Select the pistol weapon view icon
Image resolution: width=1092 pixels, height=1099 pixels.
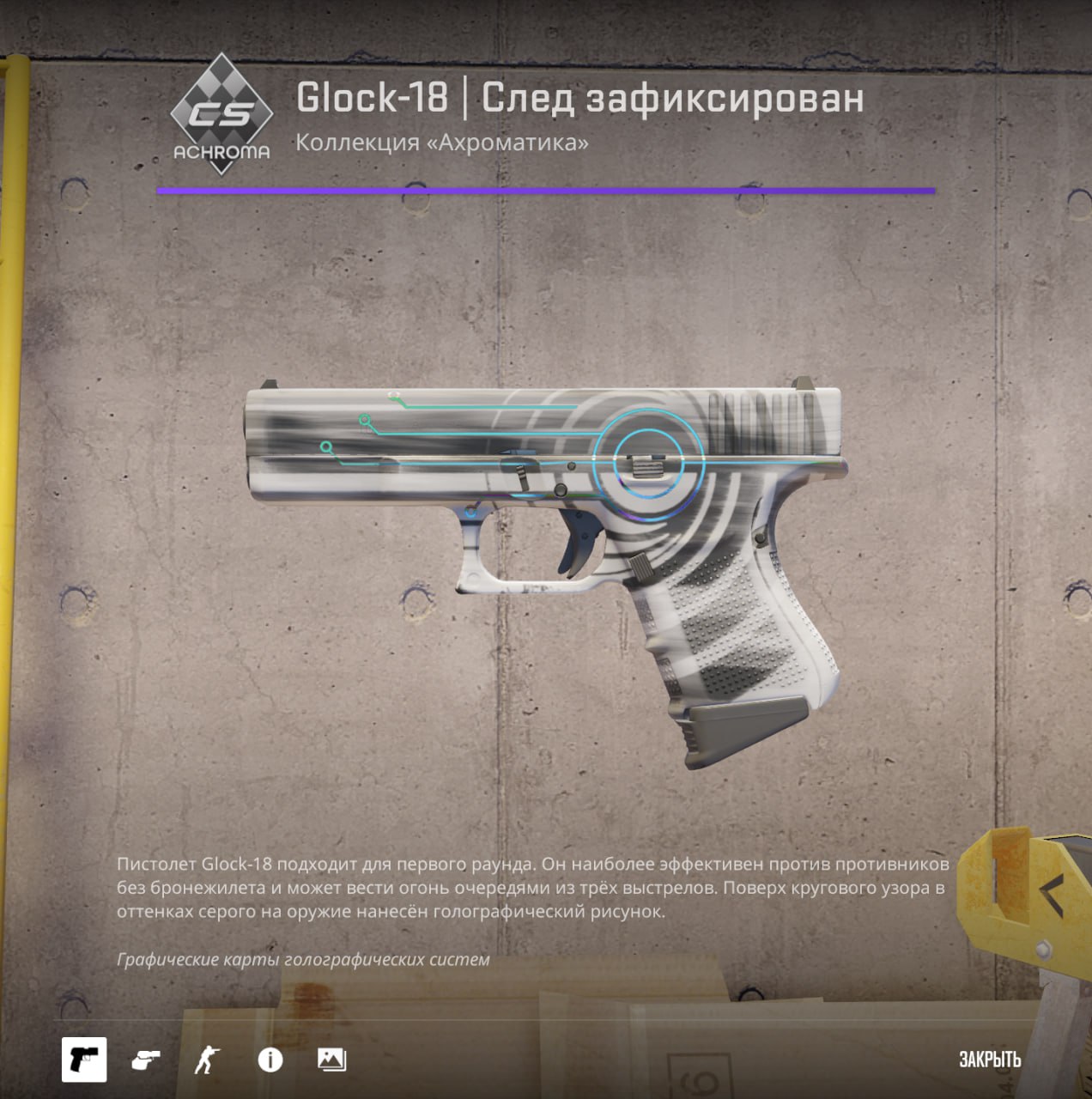84,1060
